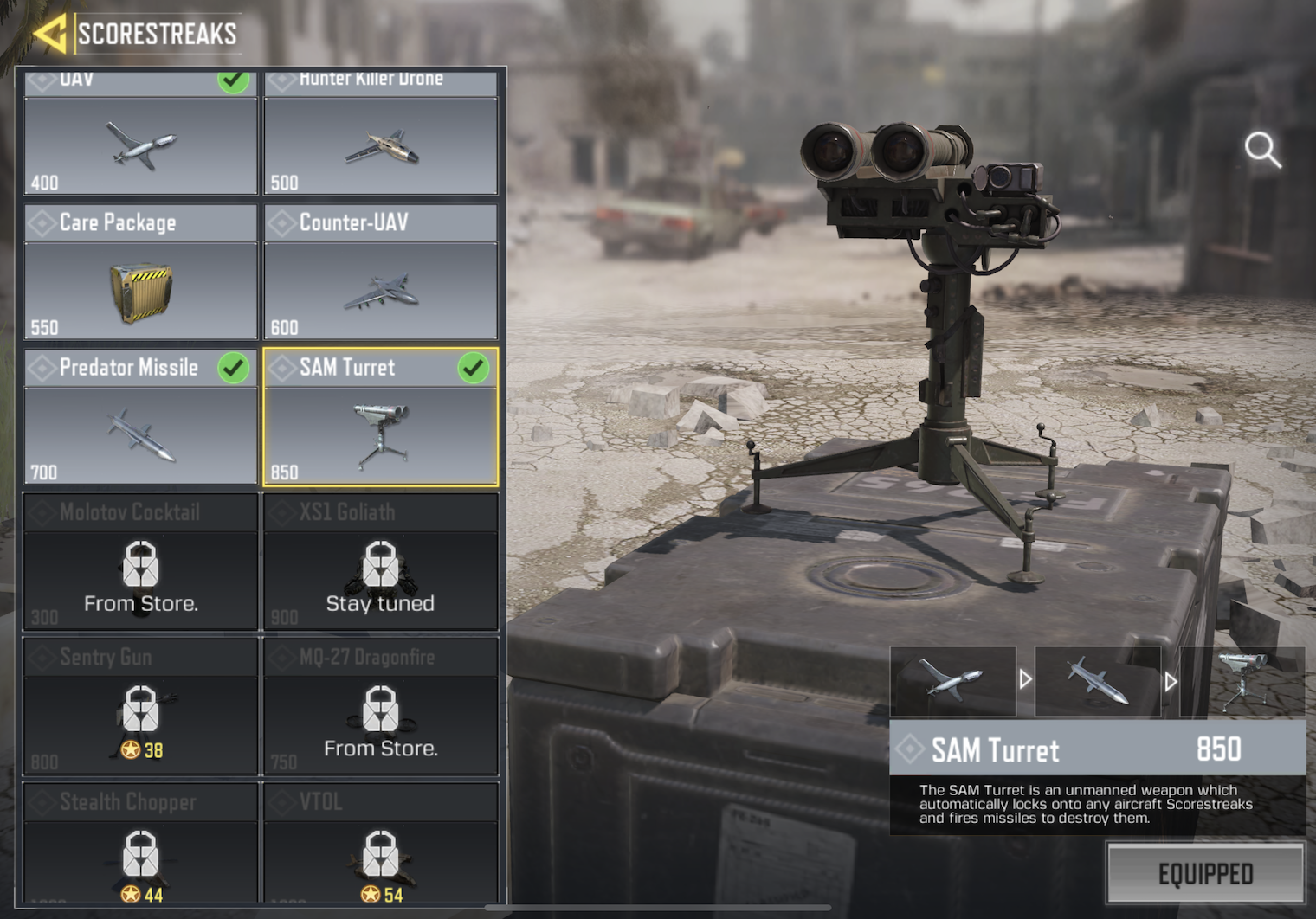Select the locked Sentry Gun tile

pos(140,707)
